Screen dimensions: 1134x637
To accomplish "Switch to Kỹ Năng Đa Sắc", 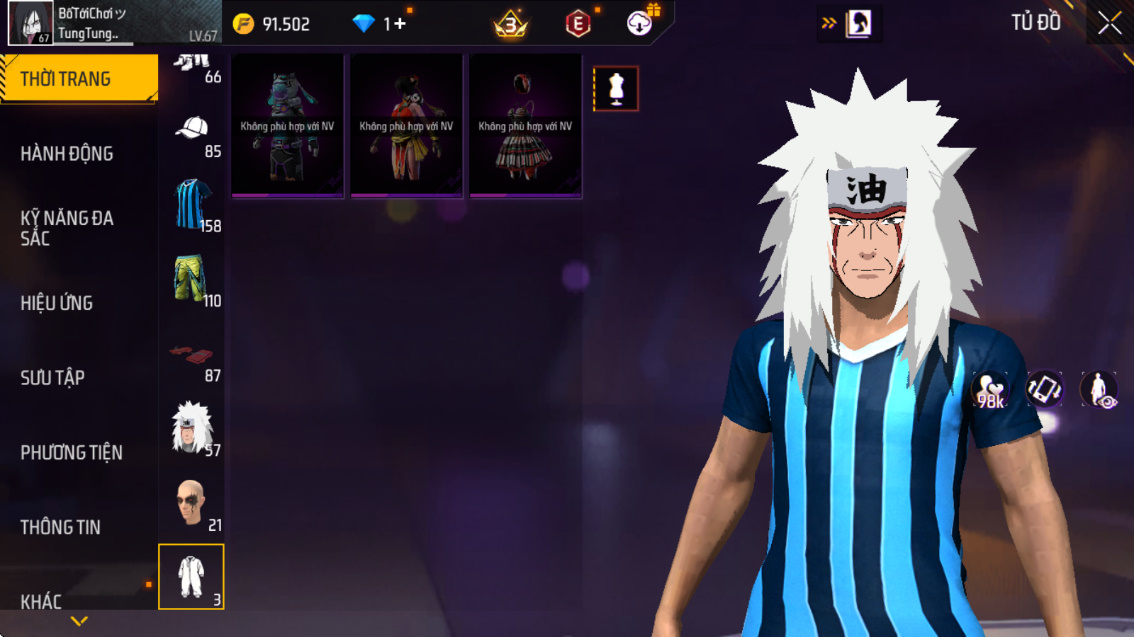I will 67,228.
